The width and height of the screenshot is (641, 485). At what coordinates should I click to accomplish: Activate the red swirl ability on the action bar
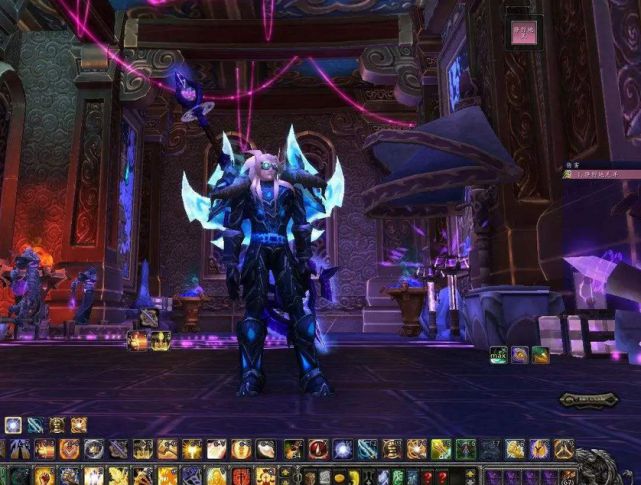pos(318,449)
